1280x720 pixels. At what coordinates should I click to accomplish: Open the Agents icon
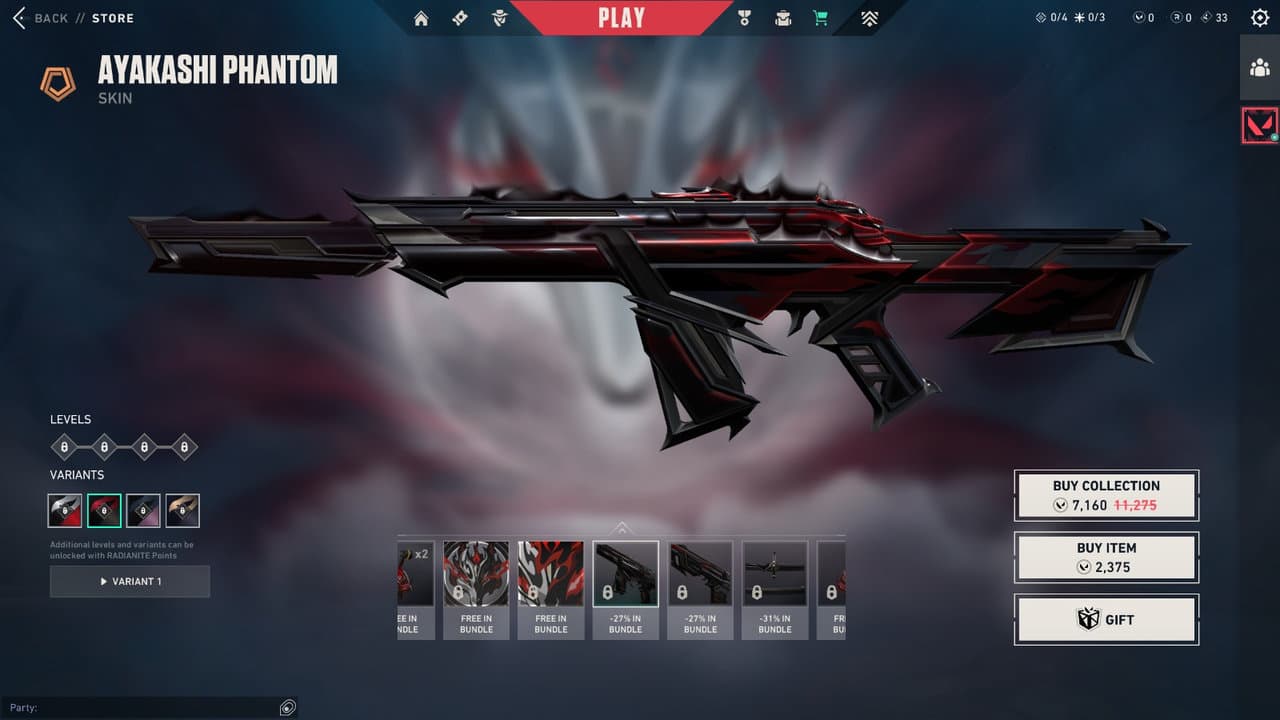498,18
